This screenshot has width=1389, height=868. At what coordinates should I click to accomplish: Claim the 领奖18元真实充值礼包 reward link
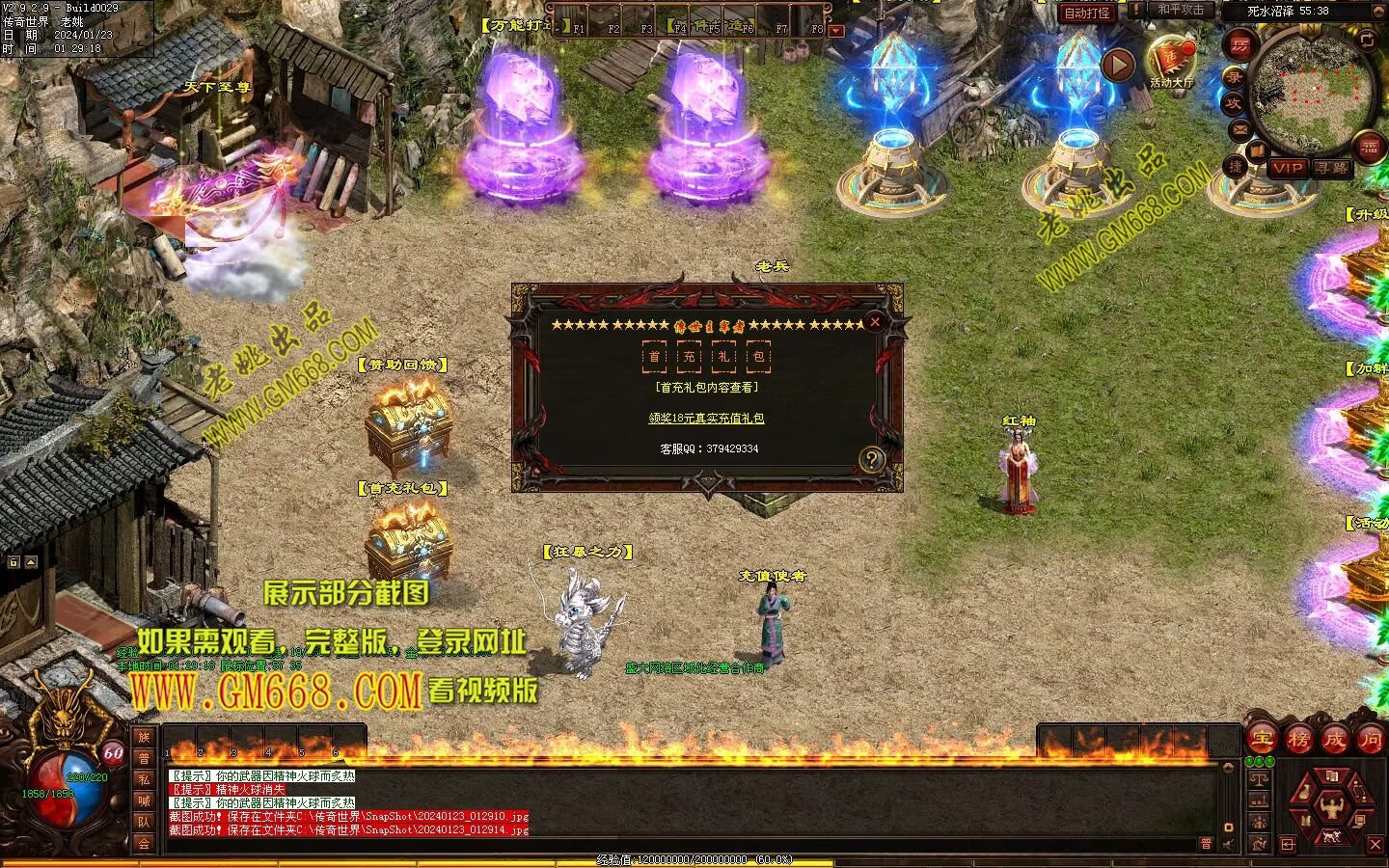tap(706, 419)
